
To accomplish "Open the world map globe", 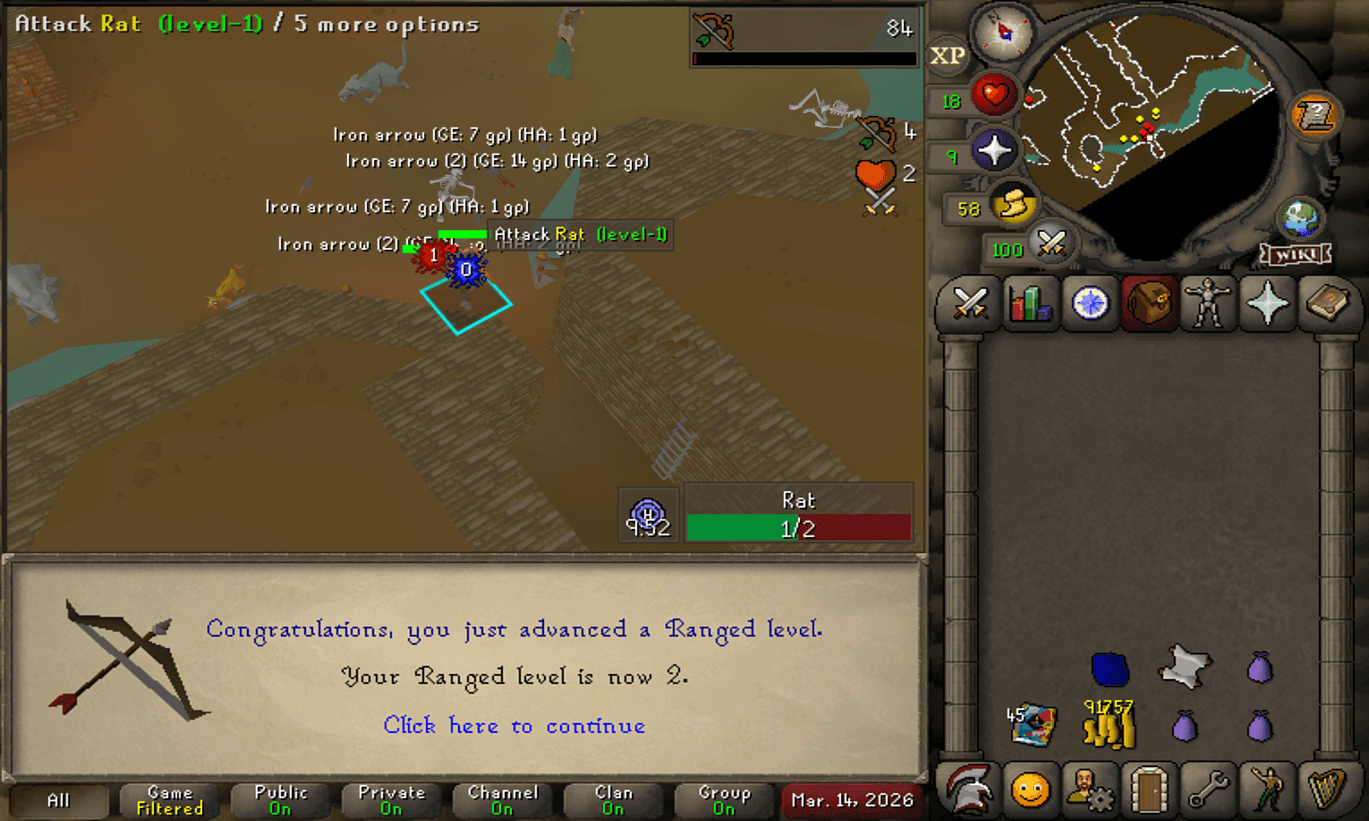I will 1300,219.
